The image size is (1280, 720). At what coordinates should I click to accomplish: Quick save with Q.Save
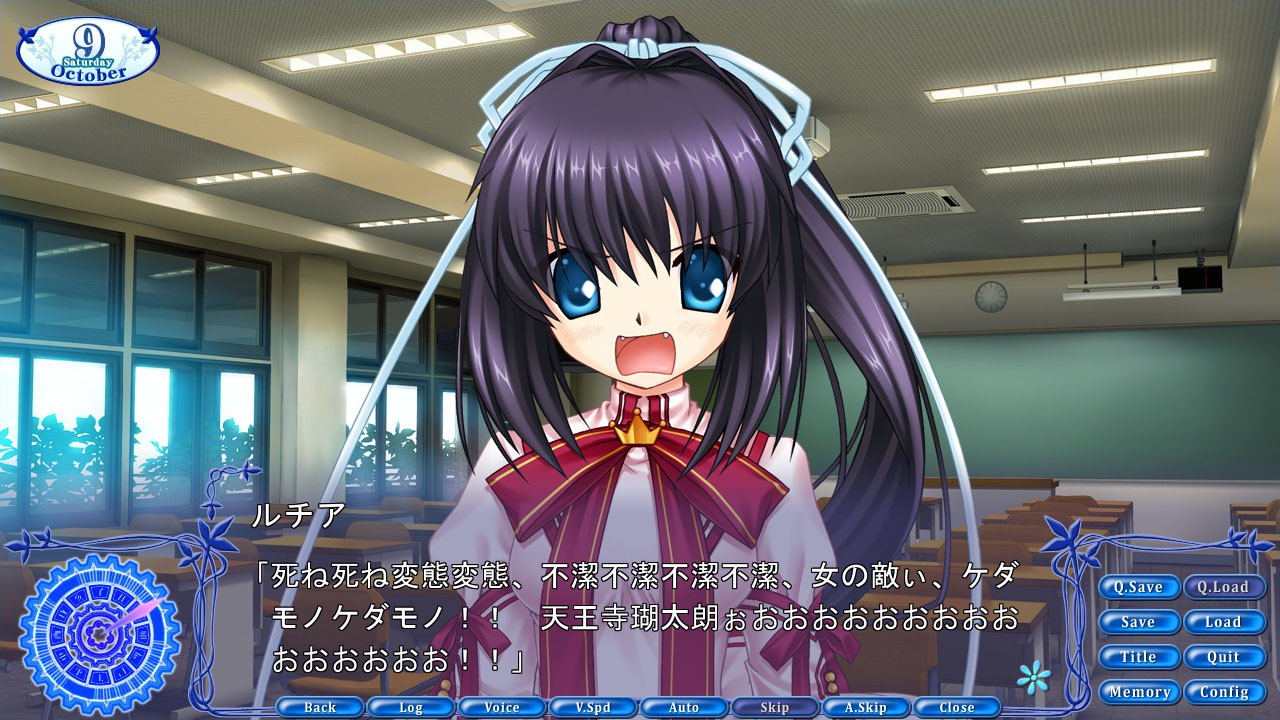[1139, 588]
